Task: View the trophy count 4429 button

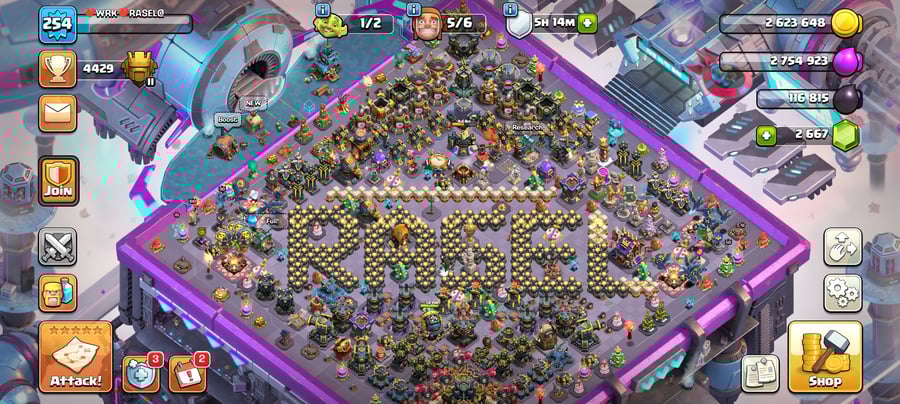Action: tap(58, 68)
